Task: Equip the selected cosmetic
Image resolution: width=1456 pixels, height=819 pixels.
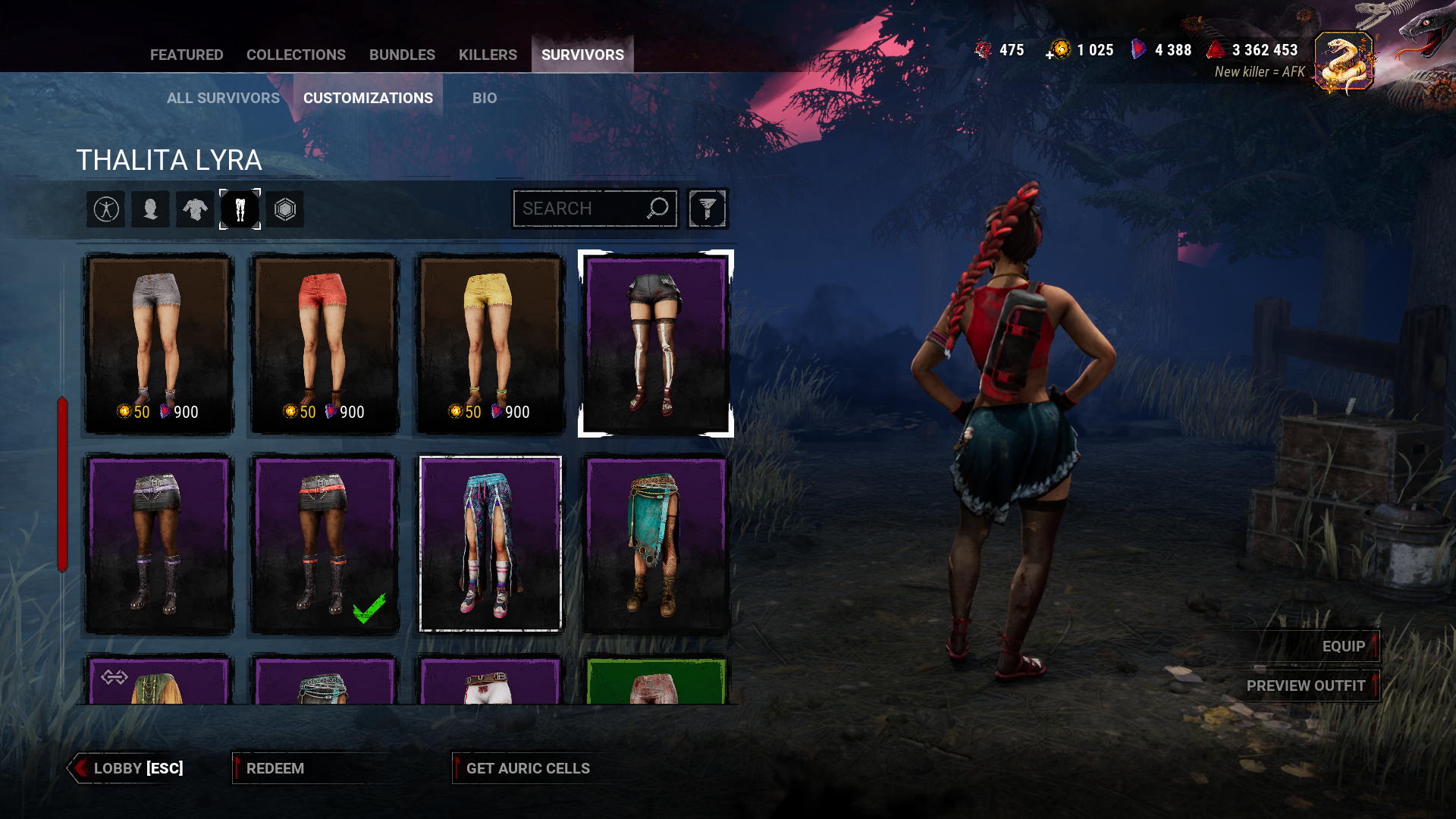Action: click(1343, 646)
